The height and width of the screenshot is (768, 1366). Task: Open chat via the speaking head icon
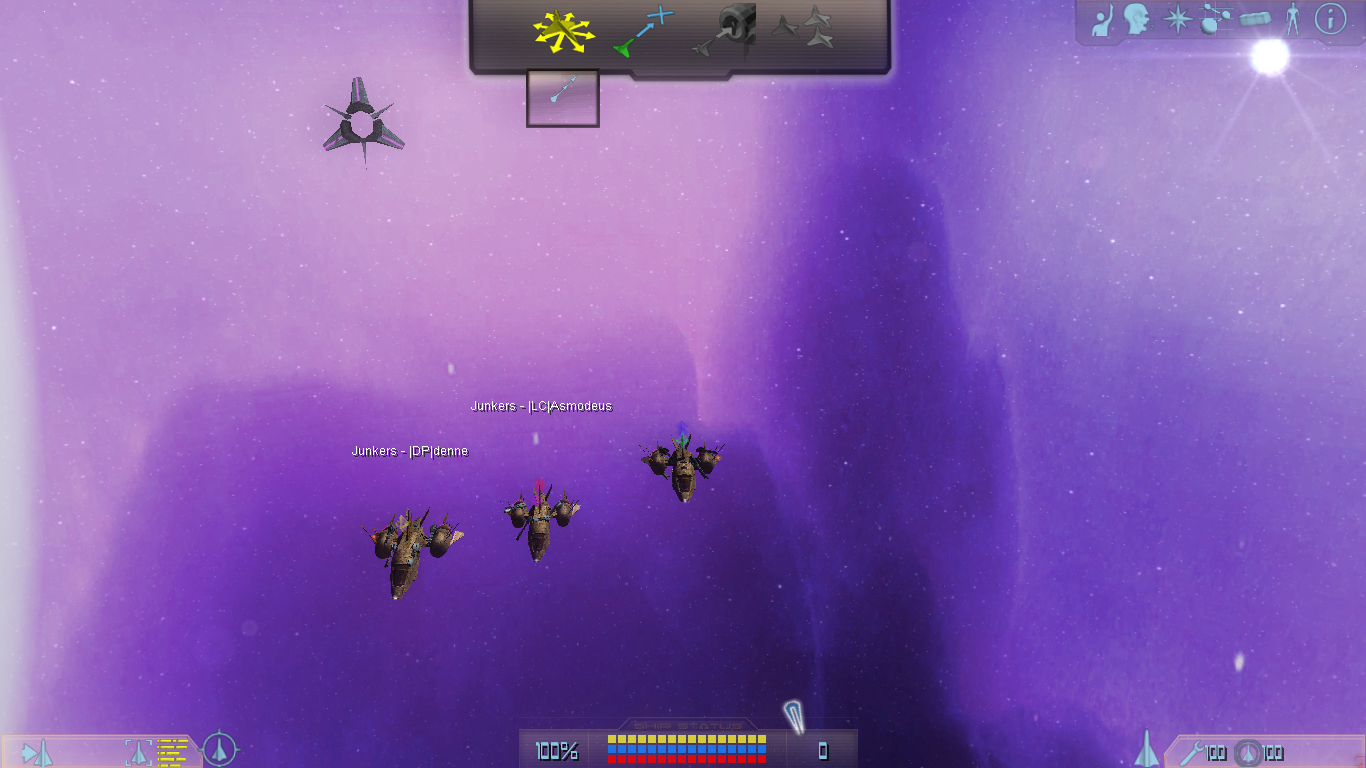pos(1136,19)
